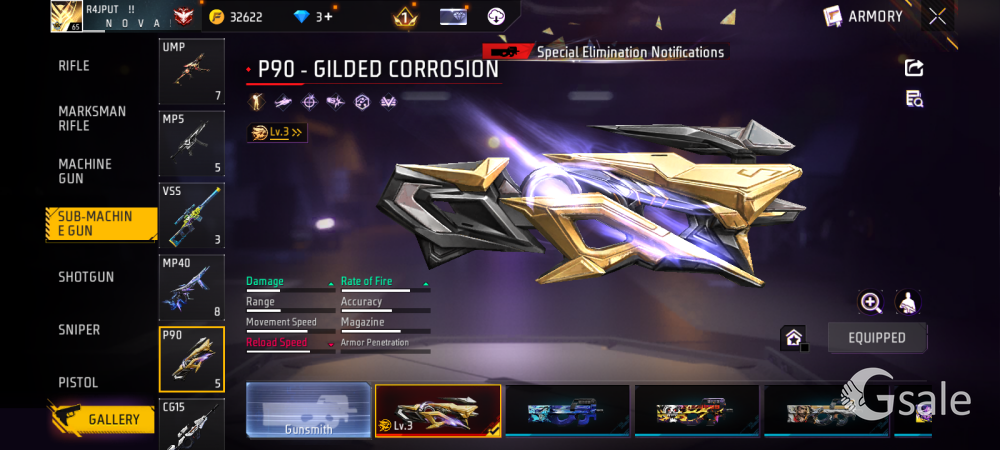Open Special Elimination Notifications
The image size is (1000, 450).
tap(629, 52)
